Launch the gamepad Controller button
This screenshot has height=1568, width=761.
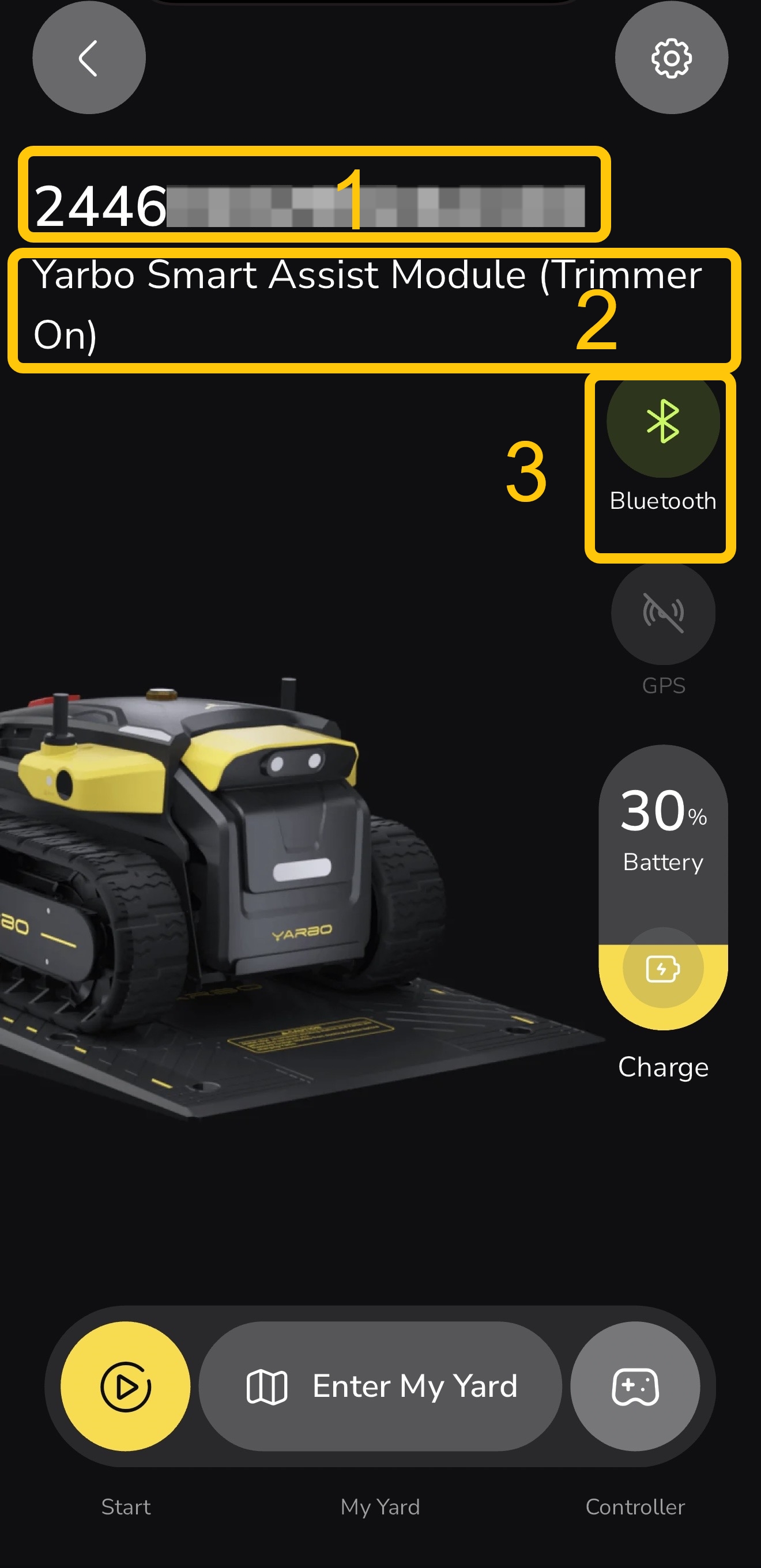tap(635, 1386)
